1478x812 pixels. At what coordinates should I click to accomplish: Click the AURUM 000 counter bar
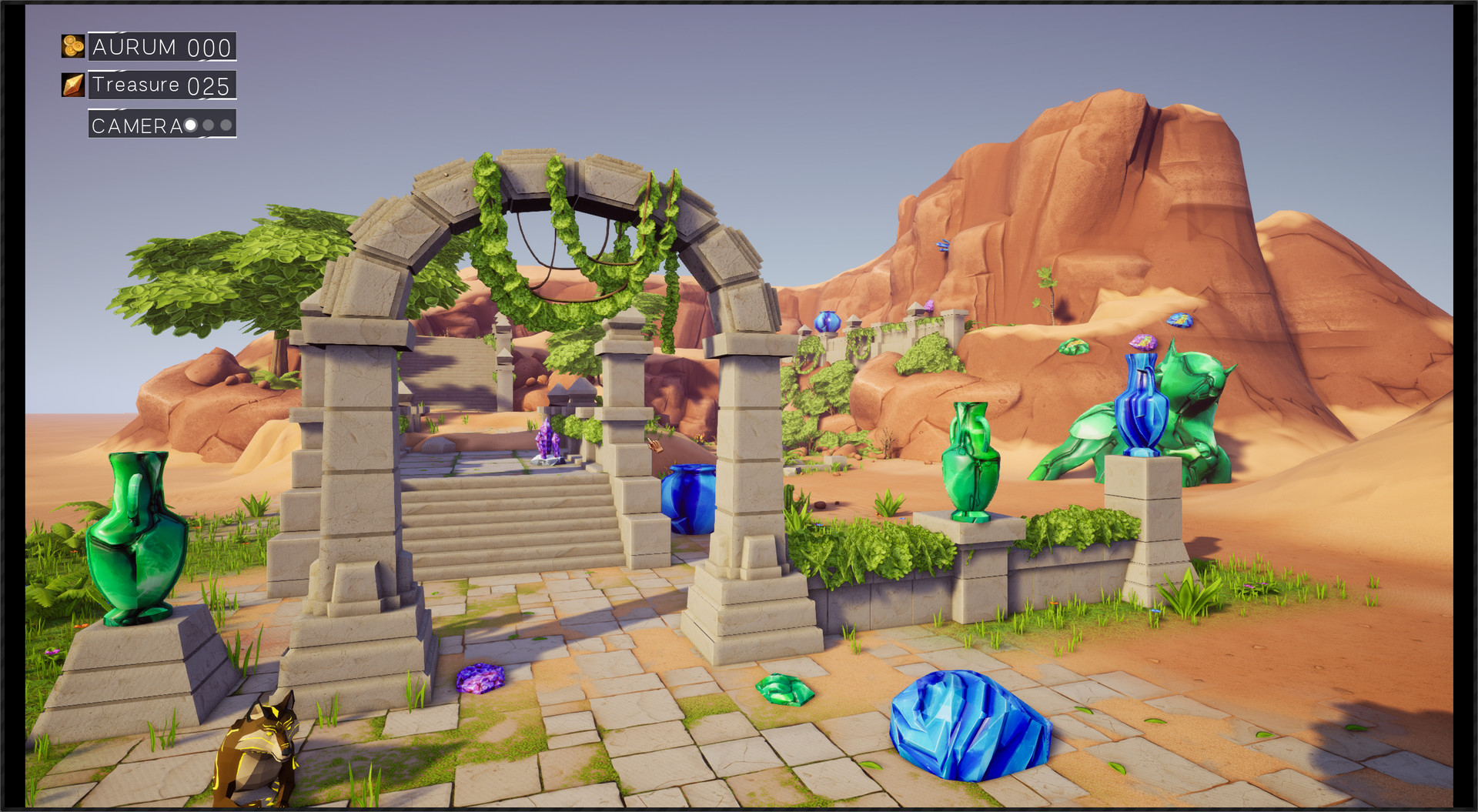(162, 46)
